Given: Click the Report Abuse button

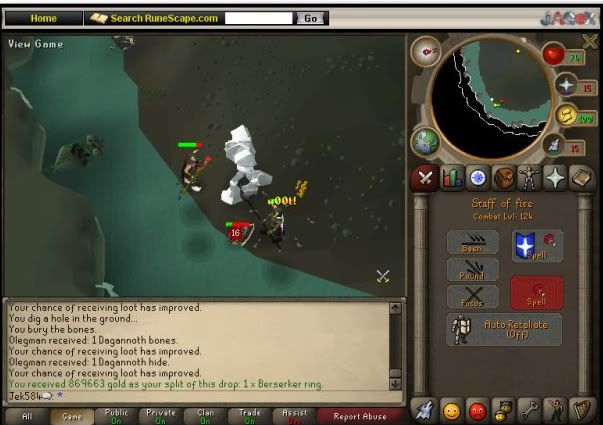Looking at the screenshot, I should point(361,415).
